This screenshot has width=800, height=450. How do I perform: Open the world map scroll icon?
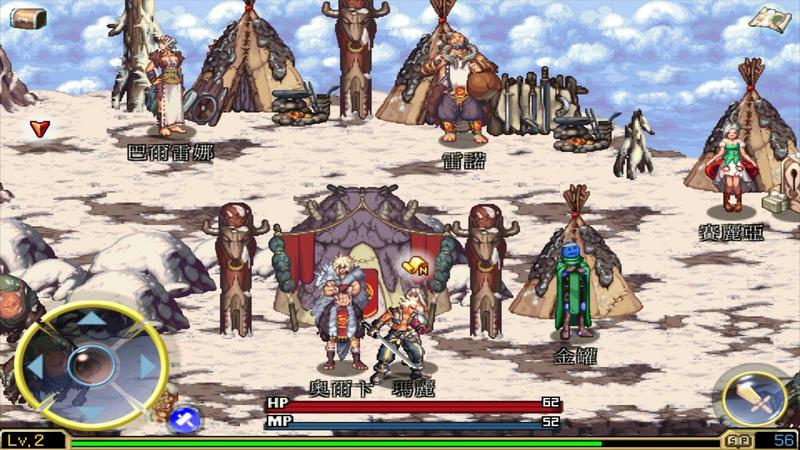click(770, 18)
